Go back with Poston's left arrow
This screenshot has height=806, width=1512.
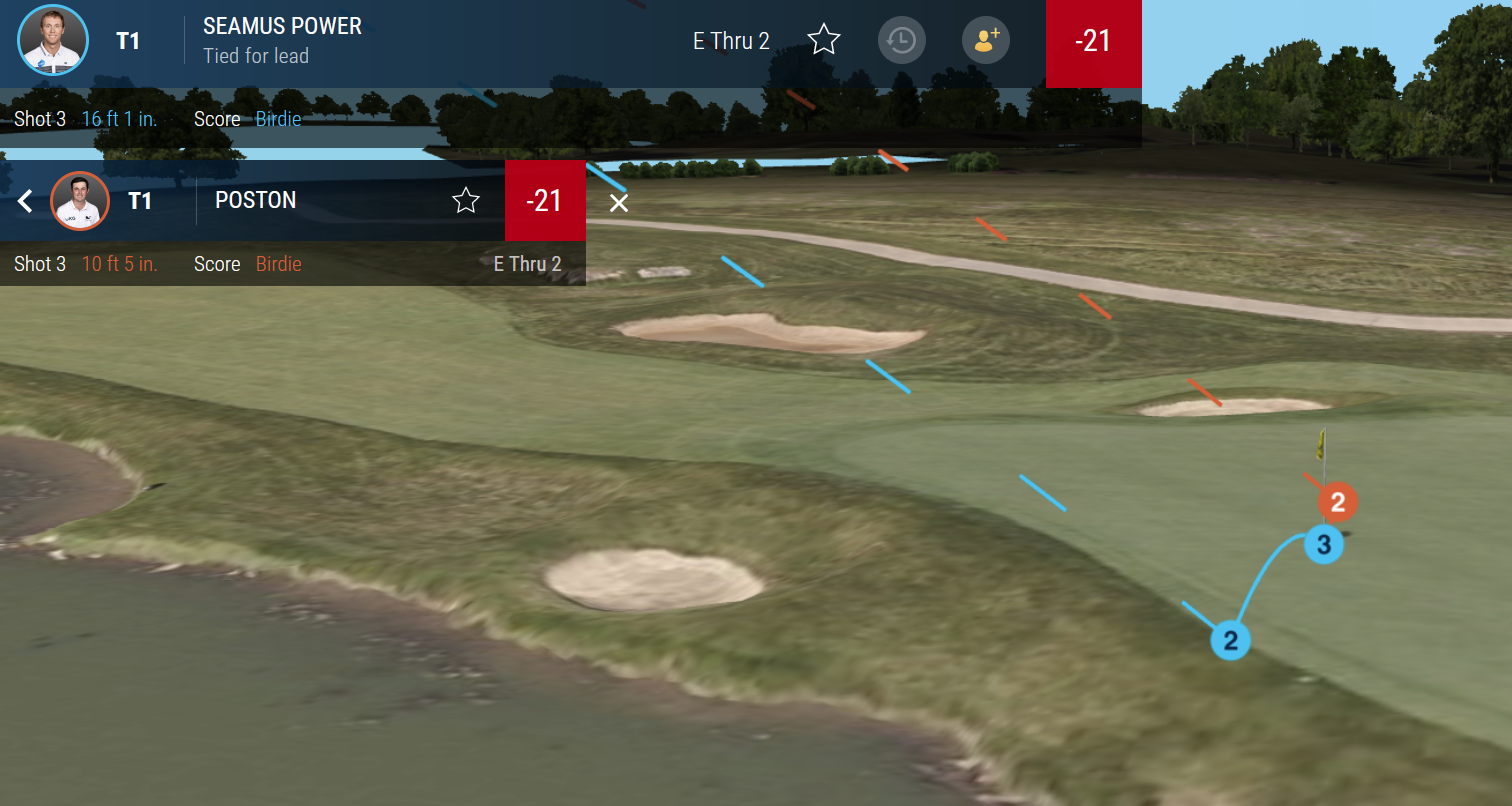click(26, 201)
